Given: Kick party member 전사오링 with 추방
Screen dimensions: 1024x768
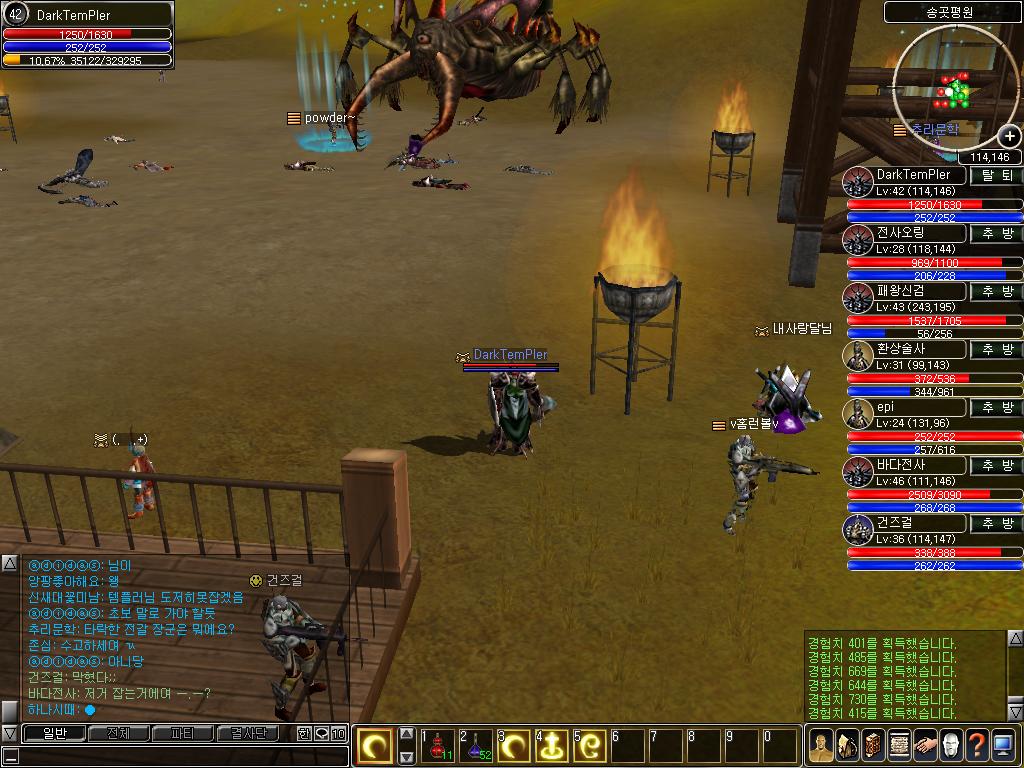Looking at the screenshot, I should point(996,233).
